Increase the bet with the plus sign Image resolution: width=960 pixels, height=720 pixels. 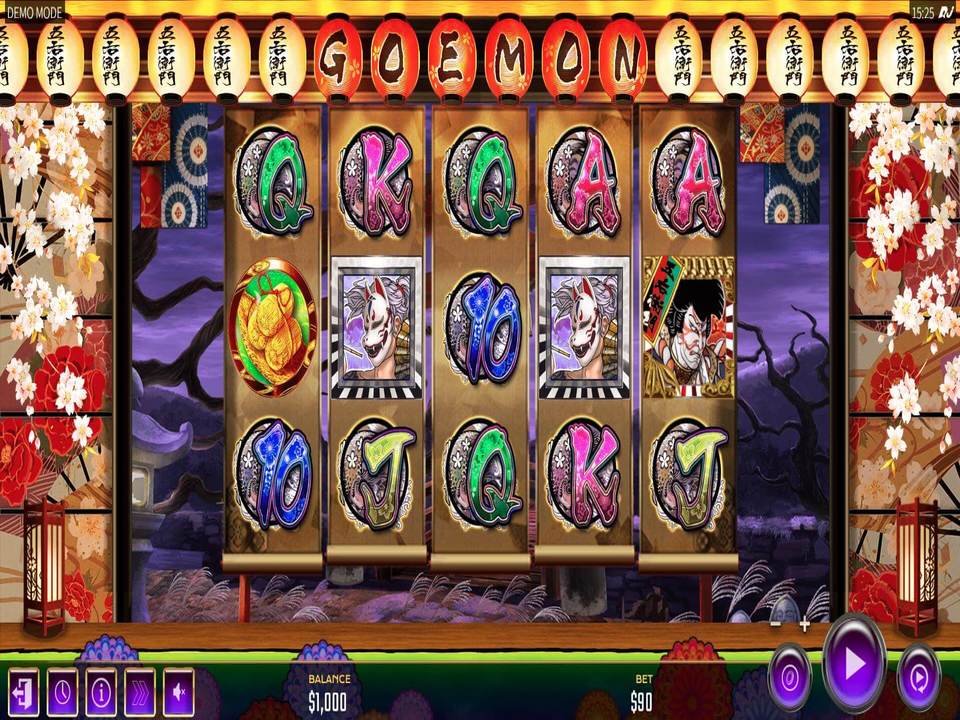click(x=804, y=625)
